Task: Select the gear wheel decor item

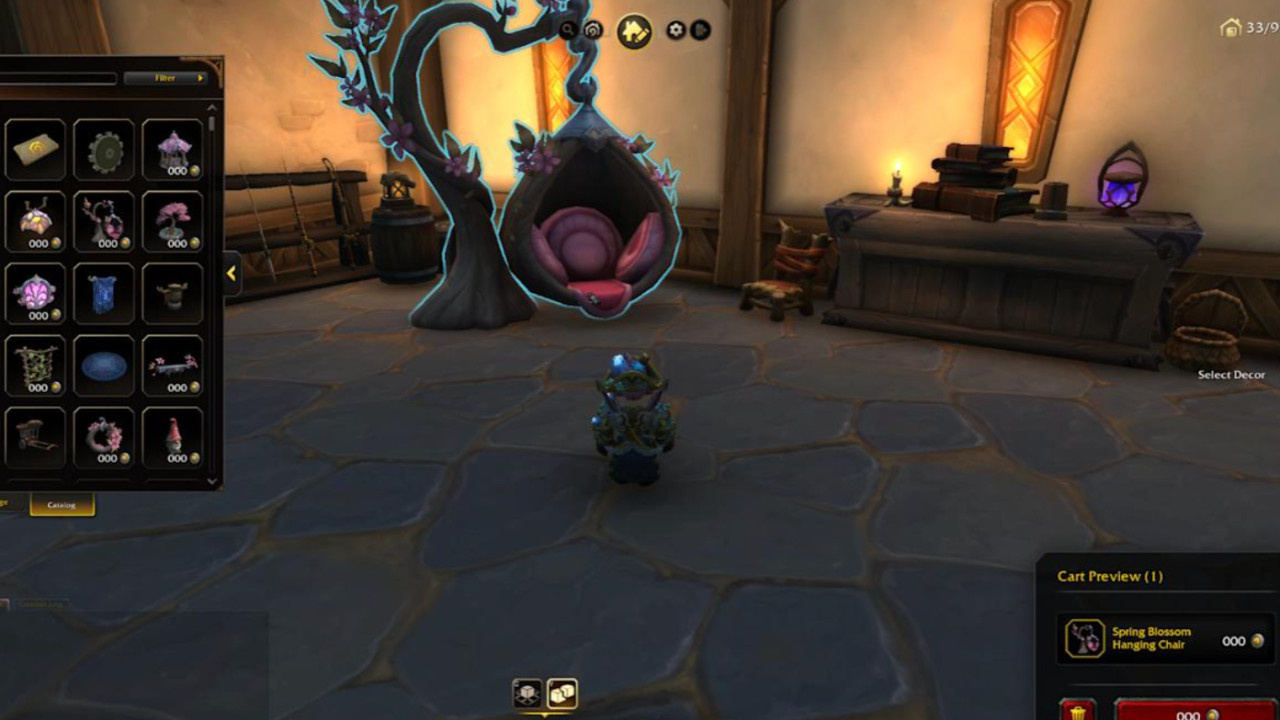Action: click(104, 150)
